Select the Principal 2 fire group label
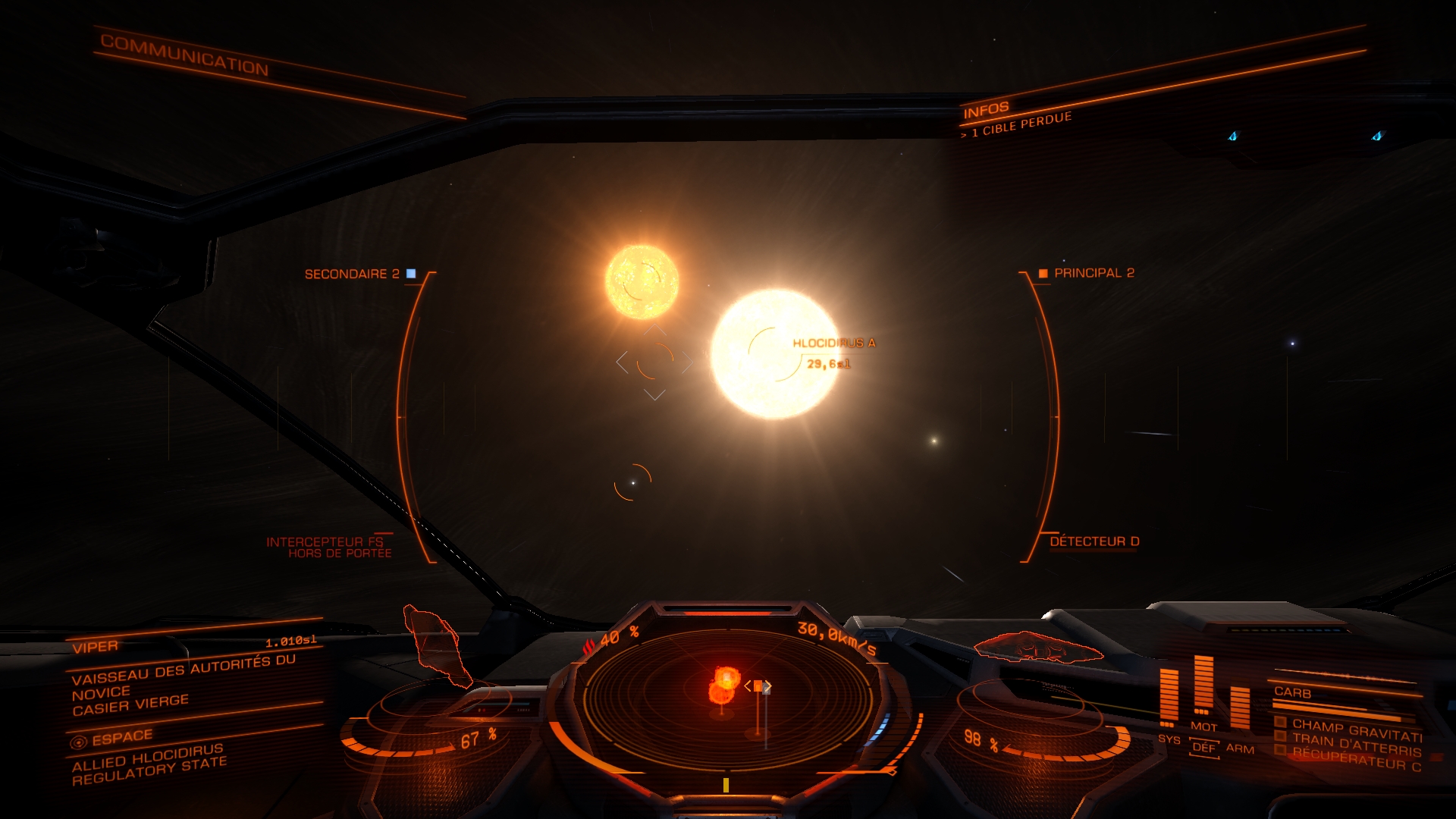 click(1094, 273)
